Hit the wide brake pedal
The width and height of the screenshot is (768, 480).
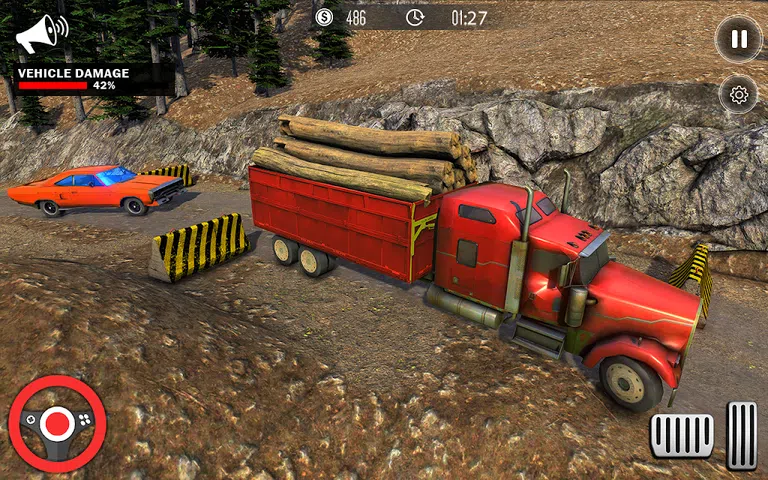coord(682,435)
